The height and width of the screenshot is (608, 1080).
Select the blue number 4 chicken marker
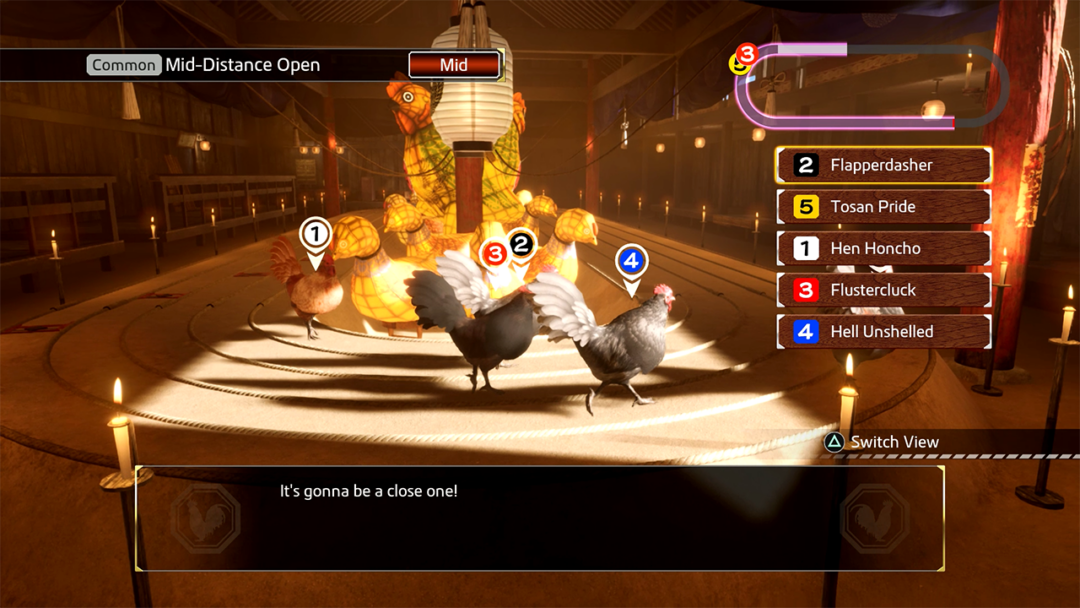[630, 263]
